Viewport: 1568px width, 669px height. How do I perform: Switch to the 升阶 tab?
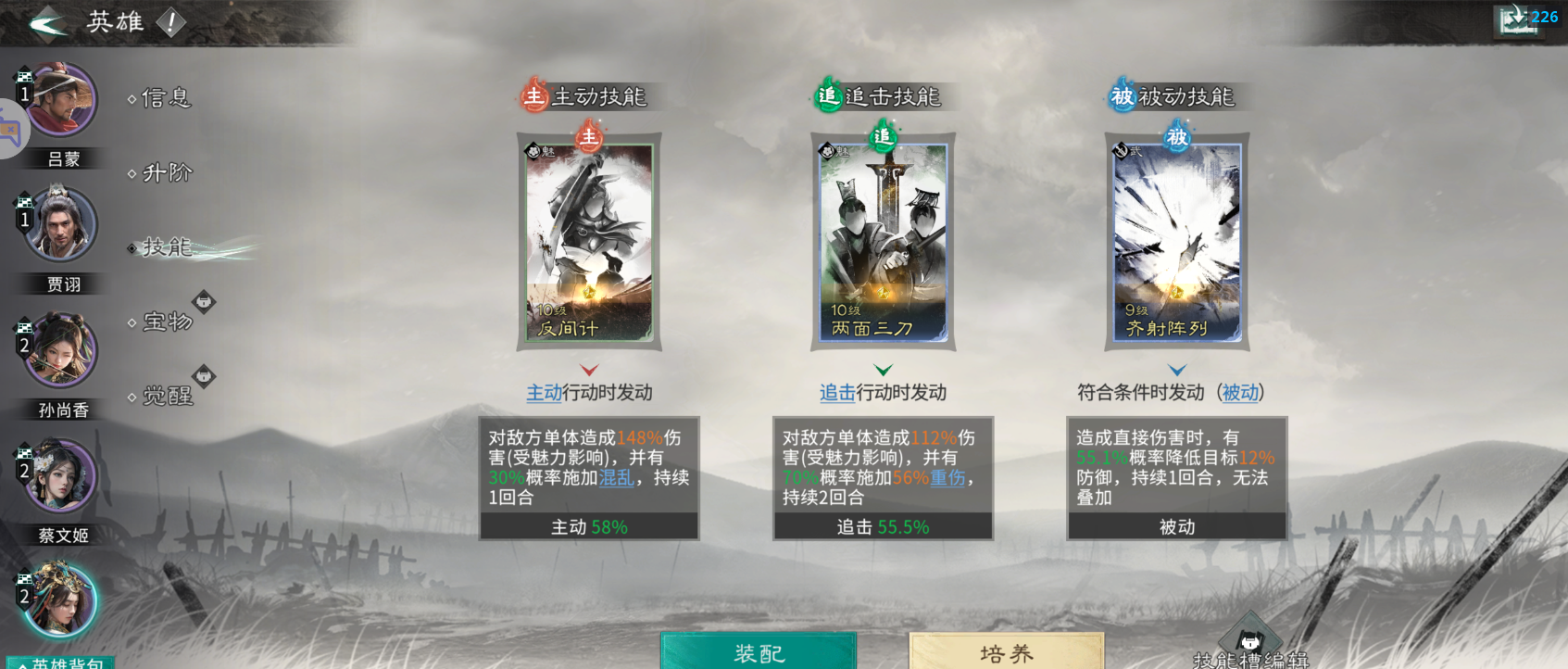pos(168,172)
